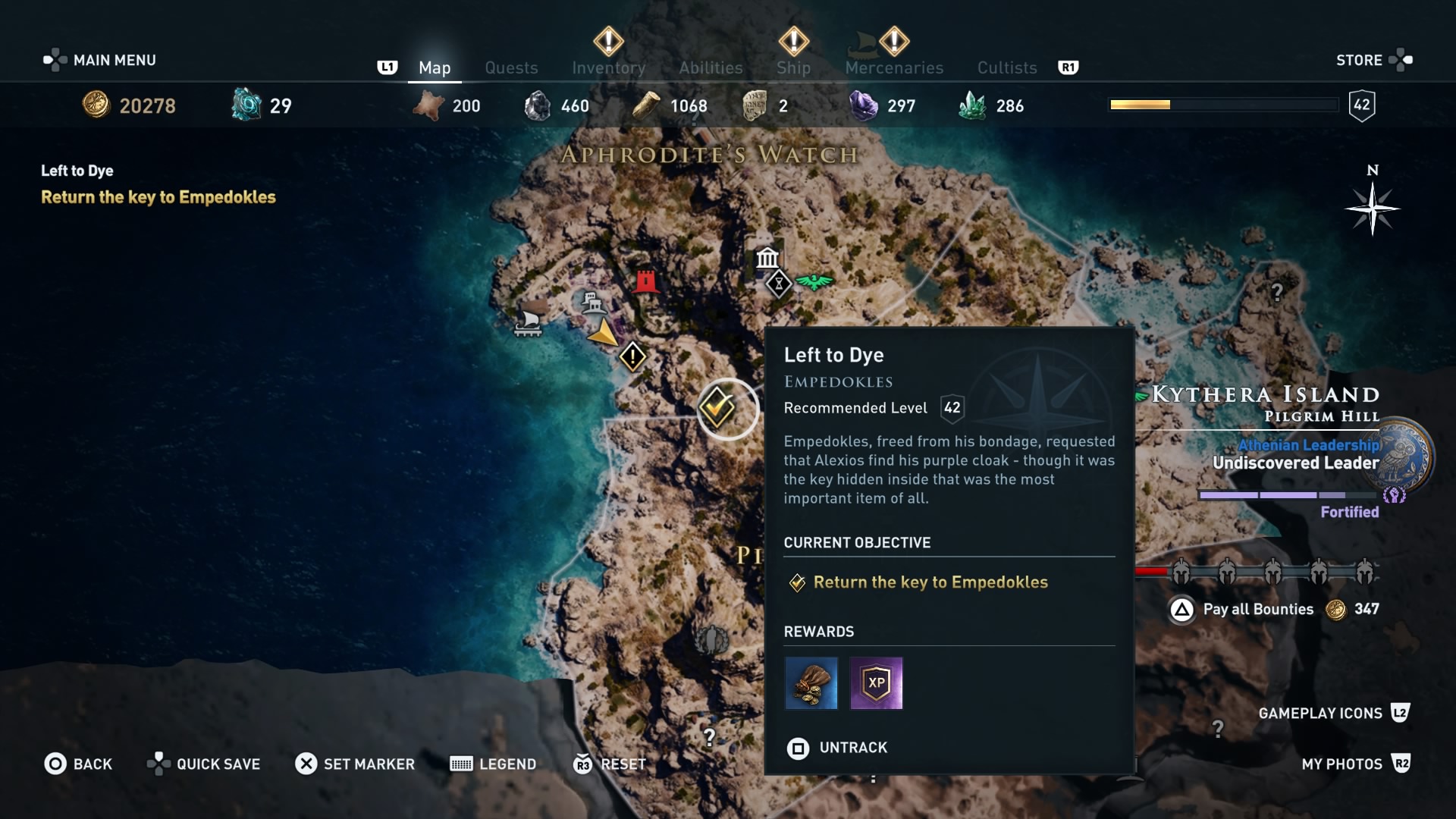The image size is (1456, 819).
Task: Click the level 42 XP progress bar
Action: pyautogui.click(x=1223, y=105)
